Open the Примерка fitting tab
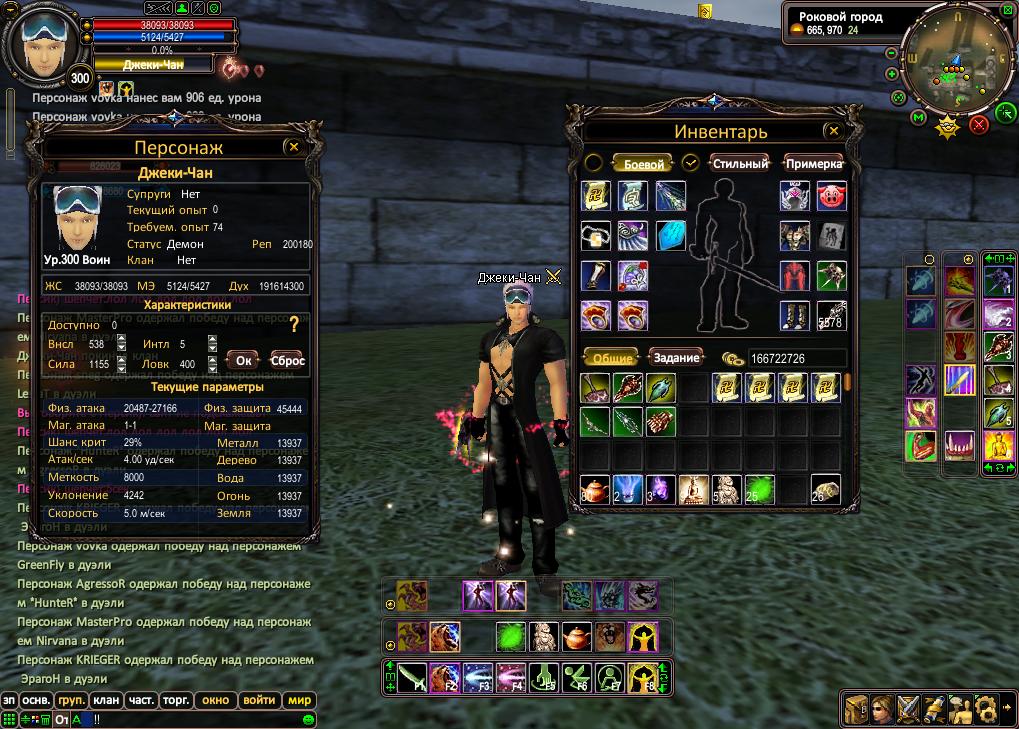The width and height of the screenshot is (1019, 729). 813,164
